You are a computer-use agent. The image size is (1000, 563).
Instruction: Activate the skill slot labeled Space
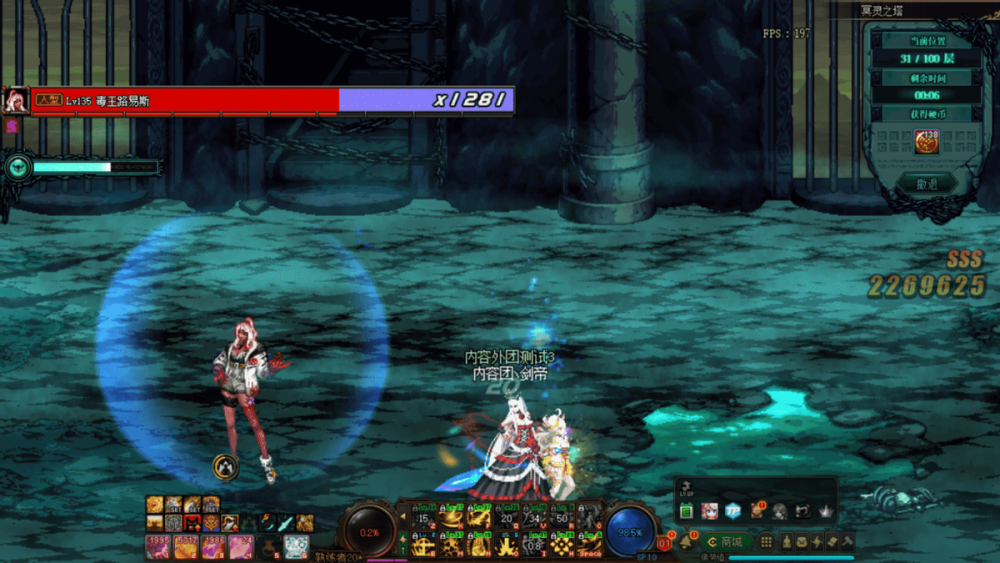tap(590, 544)
